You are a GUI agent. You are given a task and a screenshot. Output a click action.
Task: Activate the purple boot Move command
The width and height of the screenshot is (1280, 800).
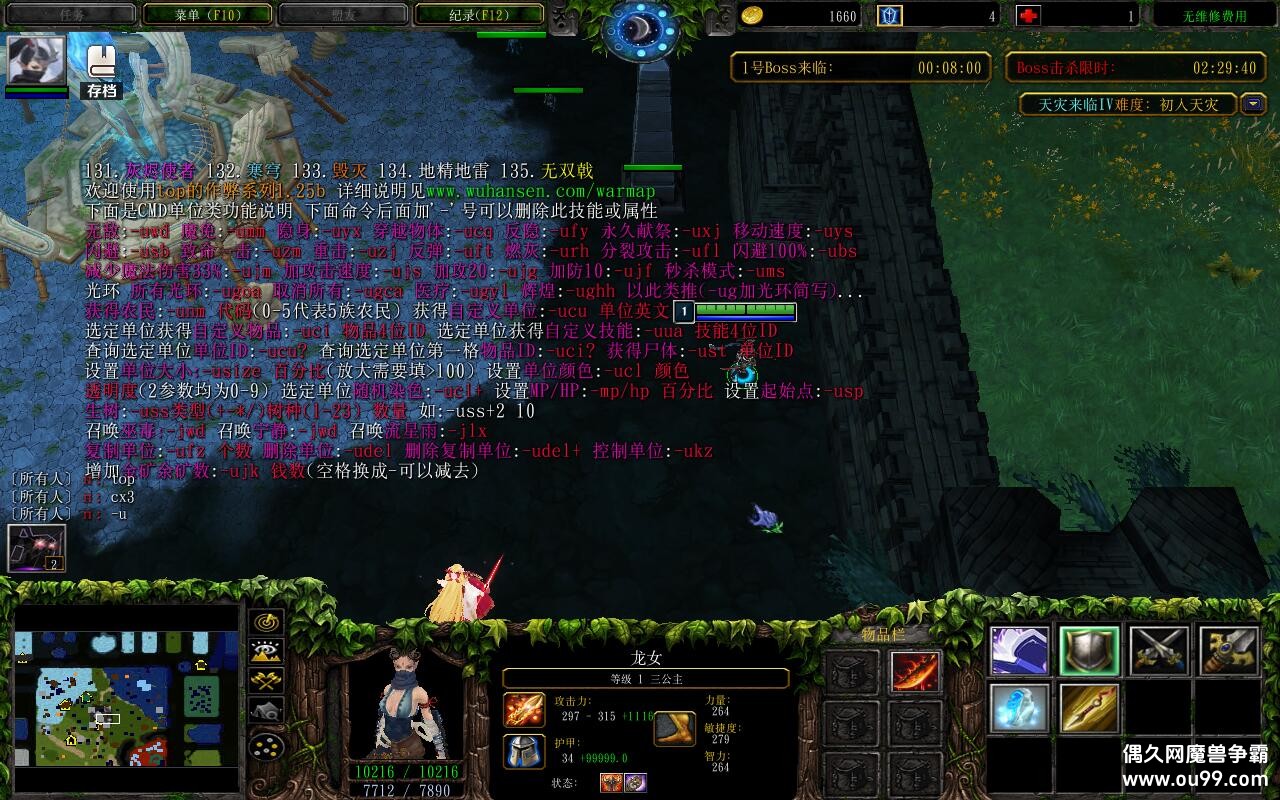point(1019,651)
